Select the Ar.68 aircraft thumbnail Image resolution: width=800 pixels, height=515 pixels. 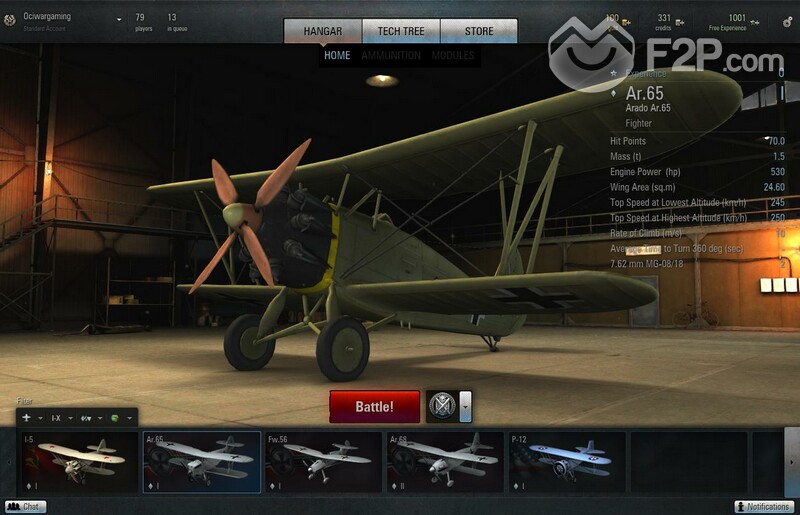tap(445, 462)
